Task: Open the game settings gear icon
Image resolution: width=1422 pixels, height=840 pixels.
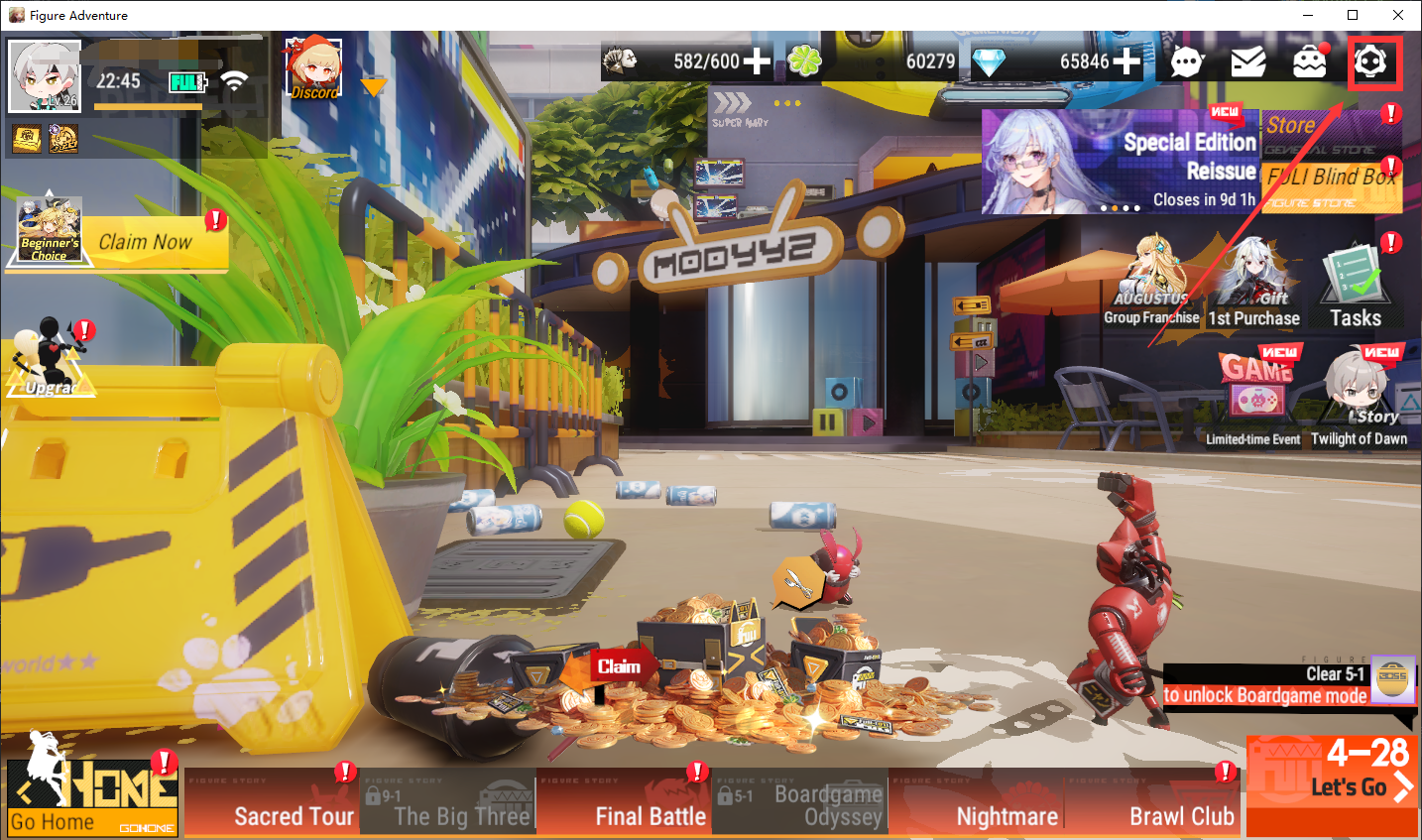Action: point(1375,61)
